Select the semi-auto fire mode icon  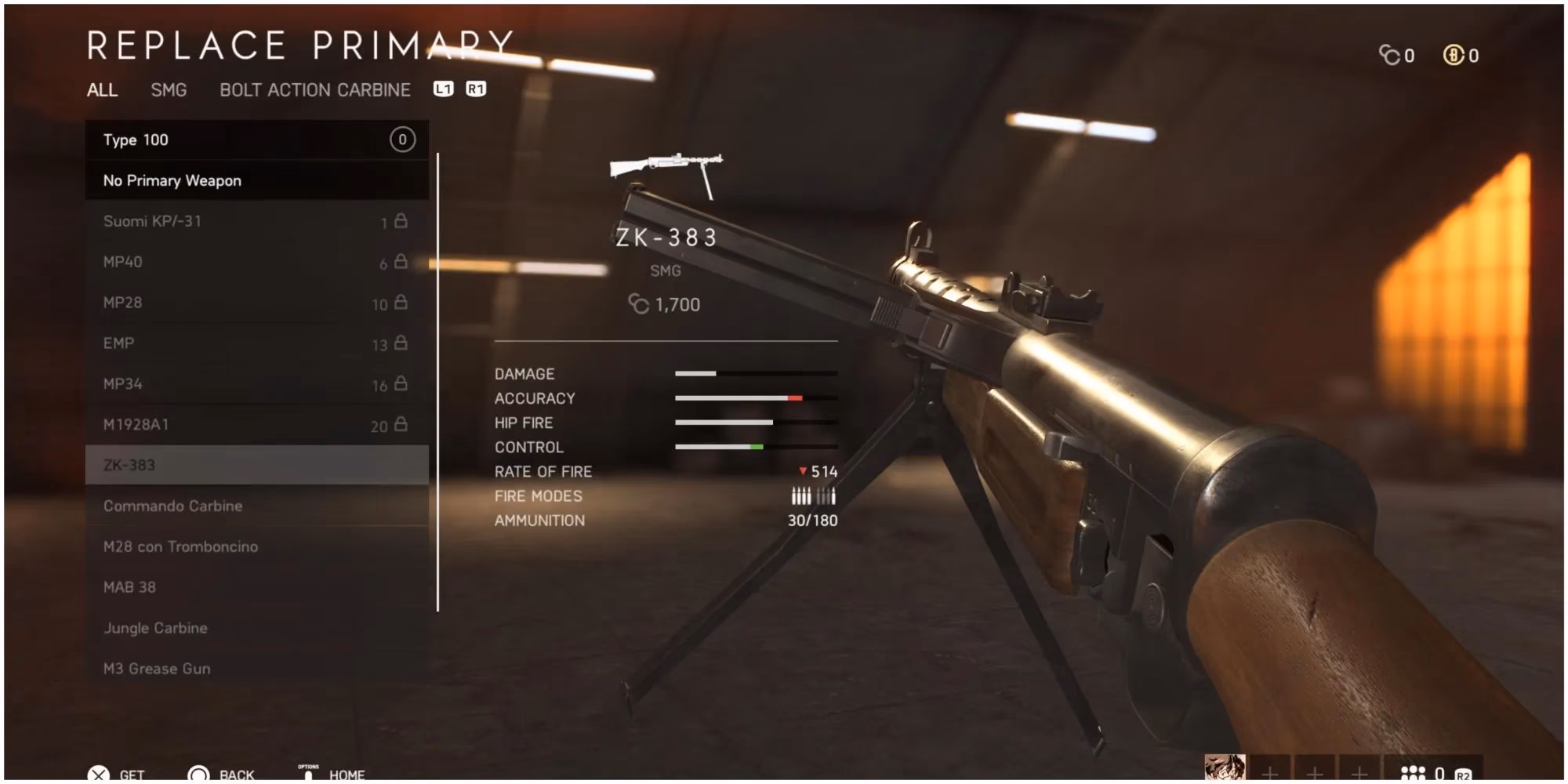click(827, 495)
